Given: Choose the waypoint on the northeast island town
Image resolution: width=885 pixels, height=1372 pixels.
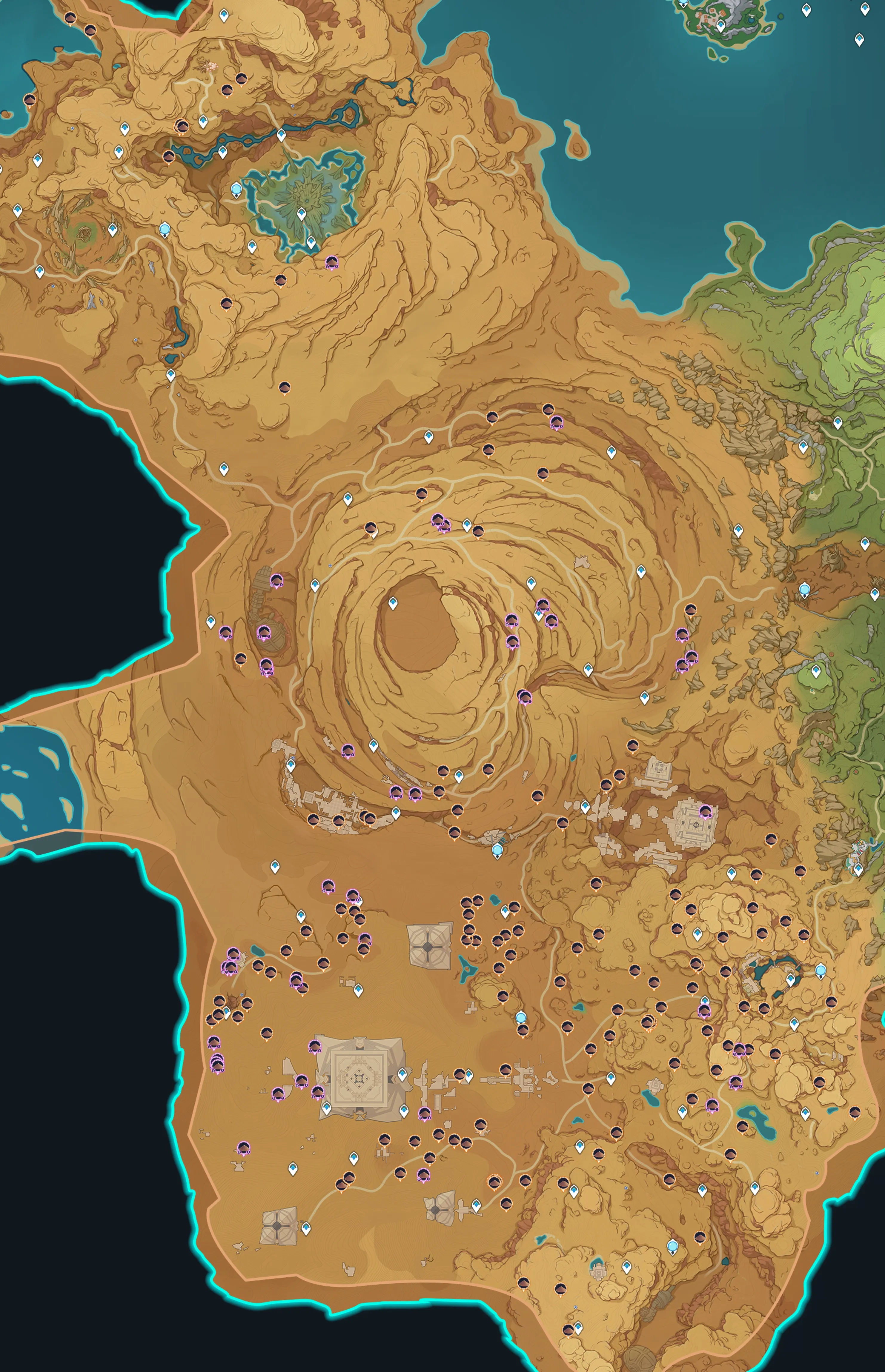Looking at the screenshot, I should coord(721,25).
